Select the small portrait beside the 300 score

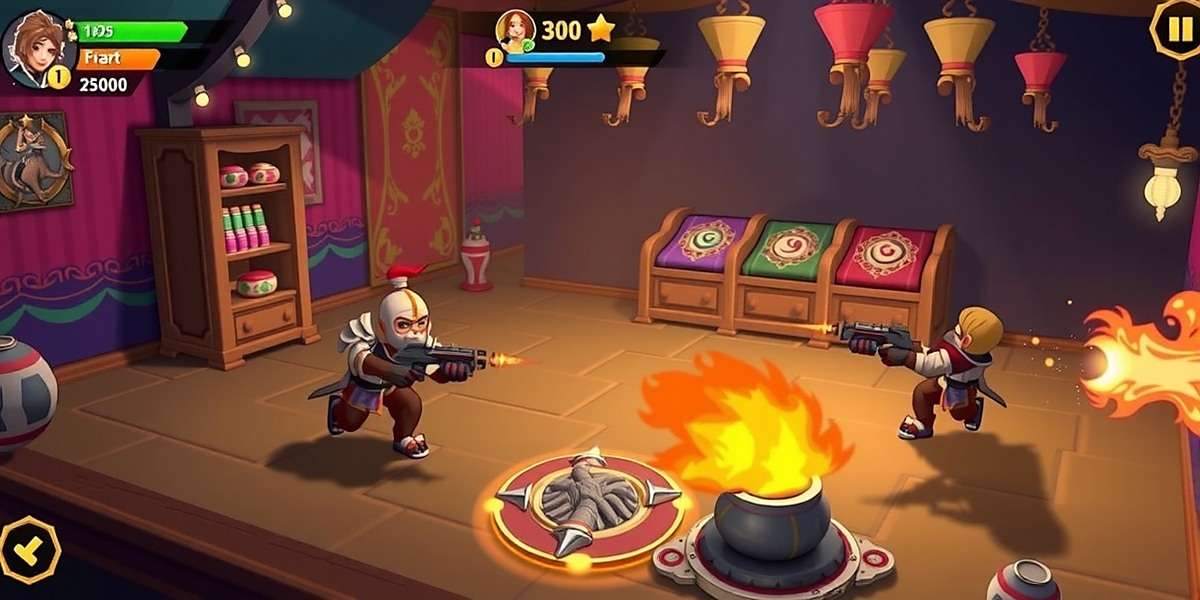pyautogui.click(x=516, y=31)
